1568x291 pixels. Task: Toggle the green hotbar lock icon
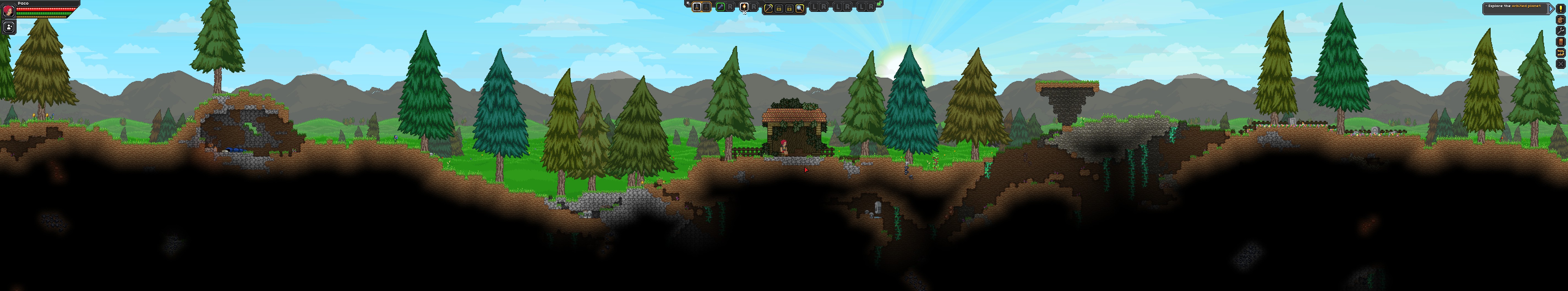880,4
